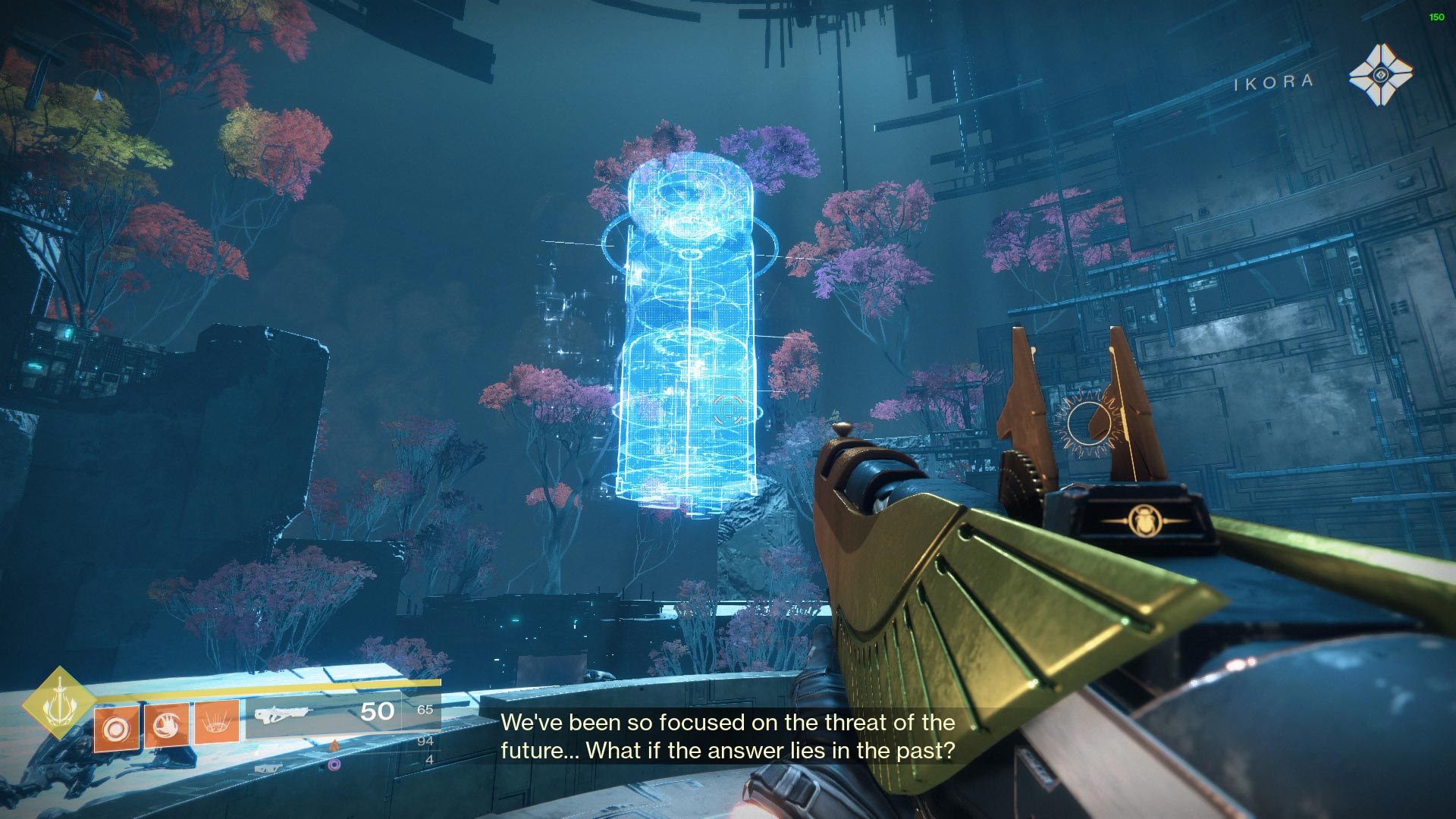Select the equipped auto rifle weapon icon
Screen dimensions: 1456x819
coord(283,714)
